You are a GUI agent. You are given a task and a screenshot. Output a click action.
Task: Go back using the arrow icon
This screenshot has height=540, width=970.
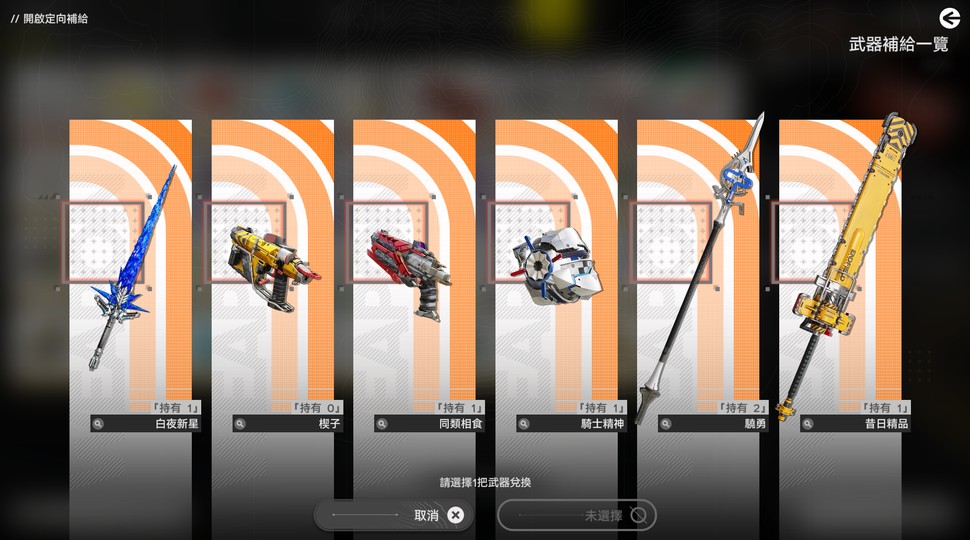click(949, 18)
